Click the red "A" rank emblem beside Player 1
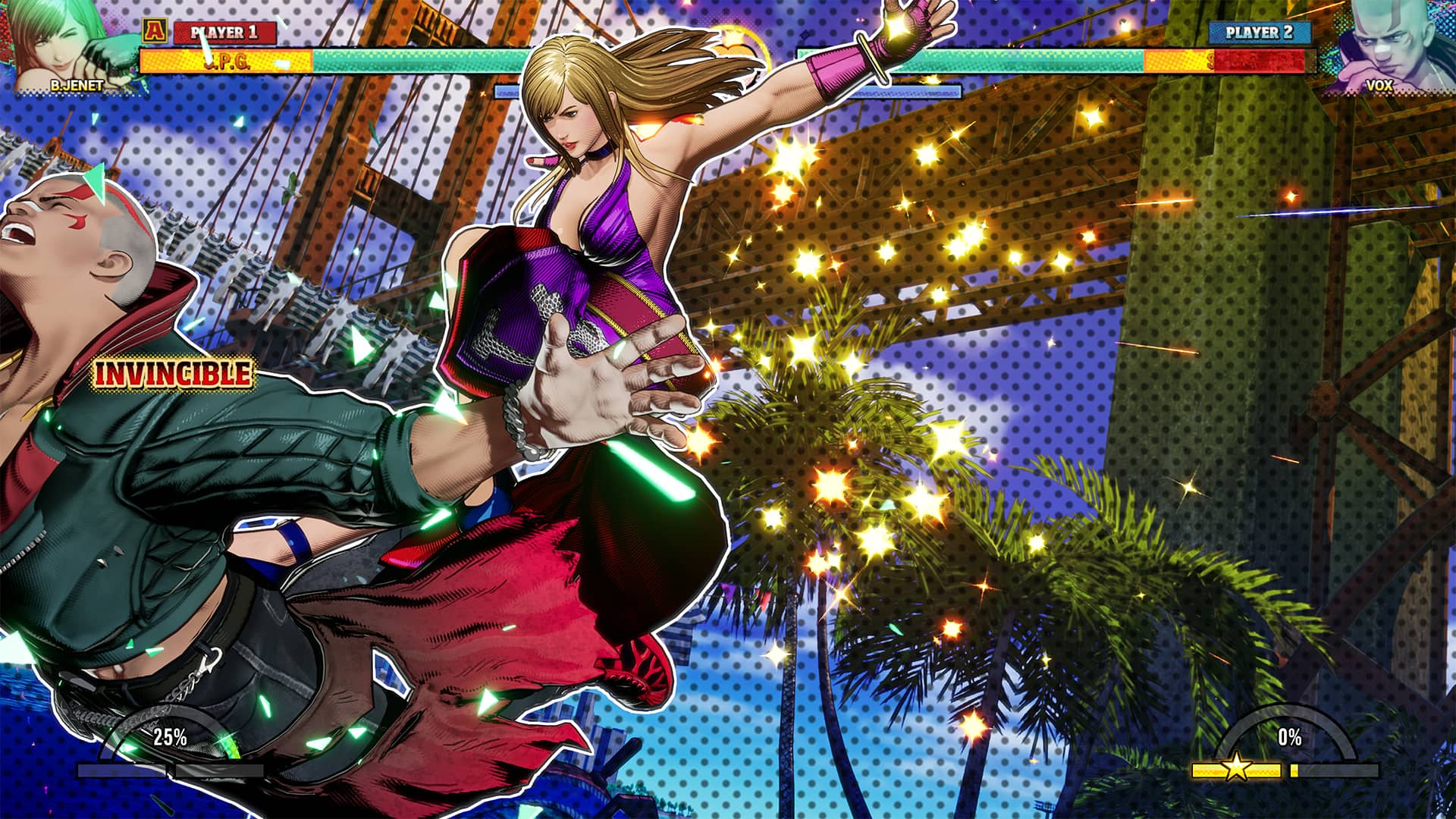The height and width of the screenshot is (819, 1456). point(155,32)
